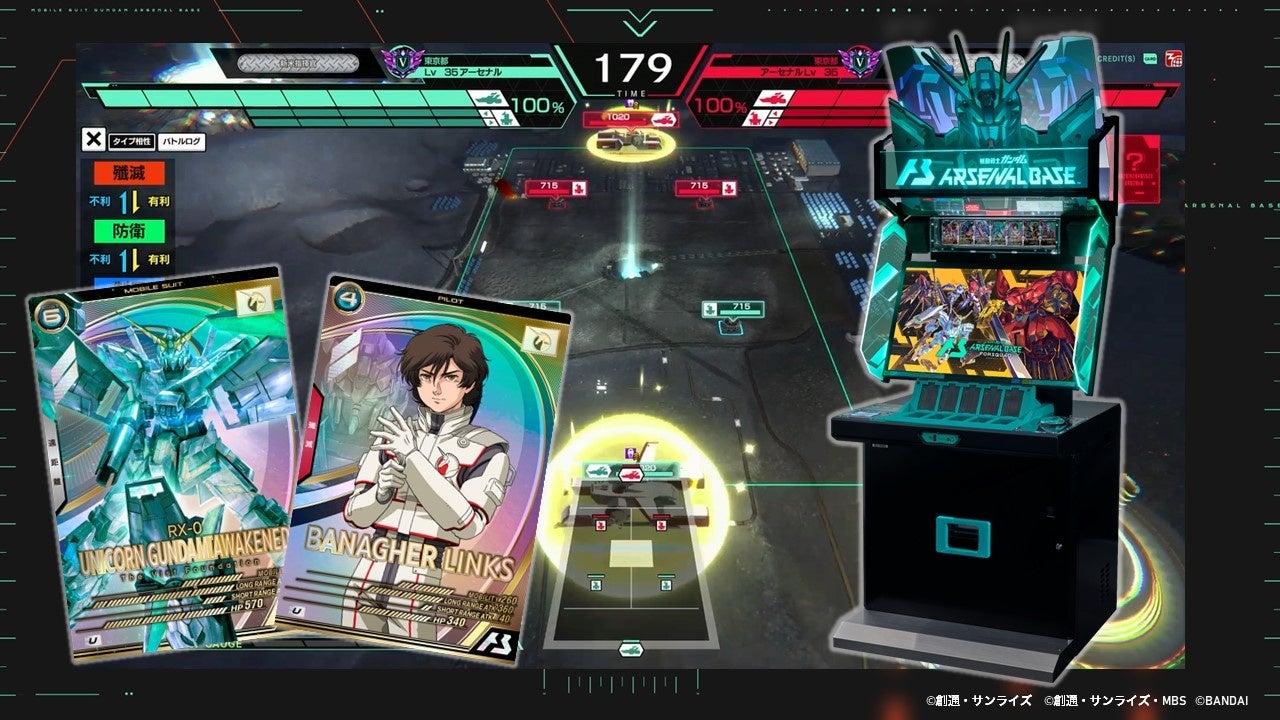Switch to the タイプ相性 tab
The height and width of the screenshot is (720, 1280).
tap(132, 142)
